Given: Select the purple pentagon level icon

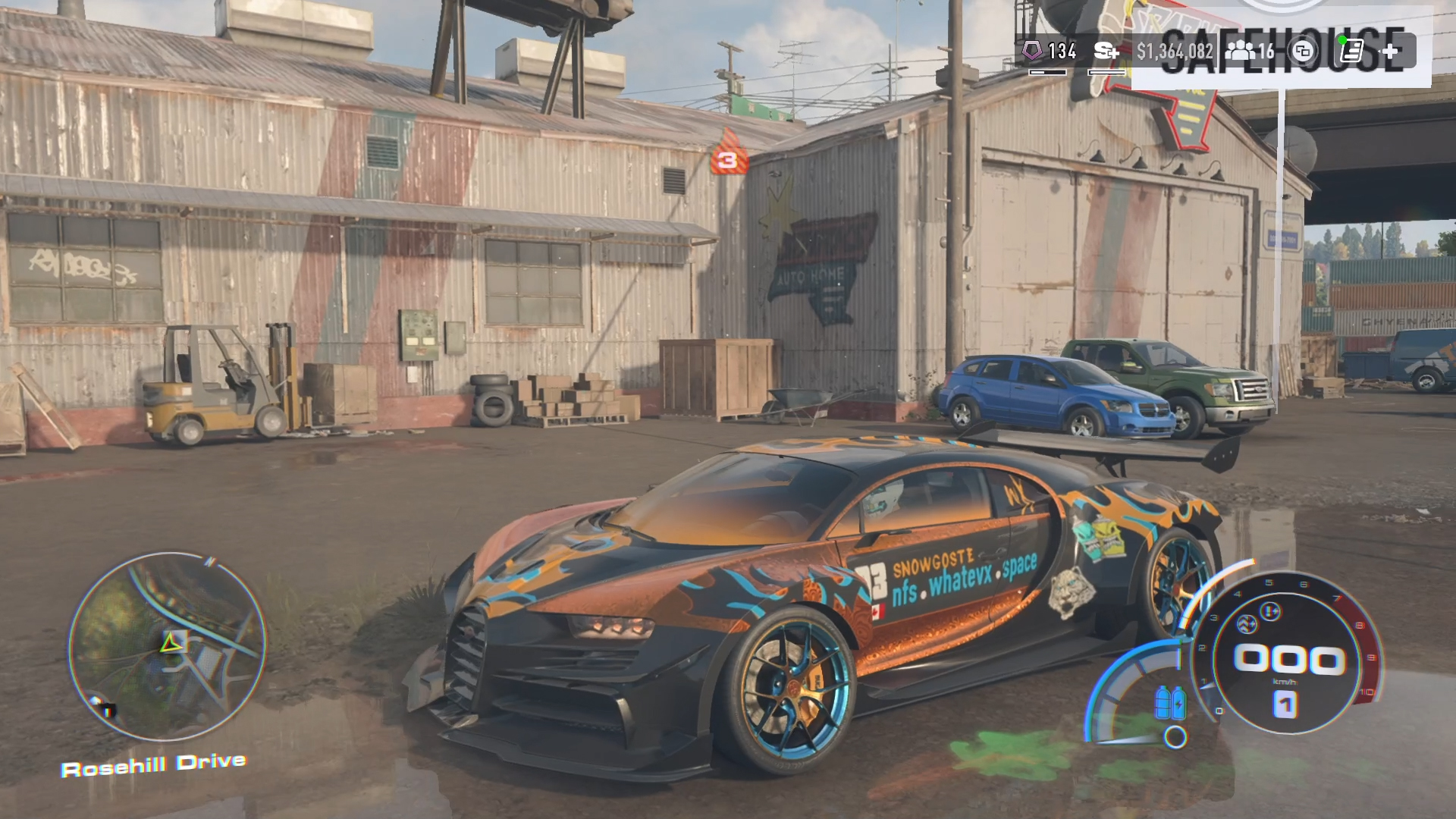Looking at the screenshot, I should 1031,51.
